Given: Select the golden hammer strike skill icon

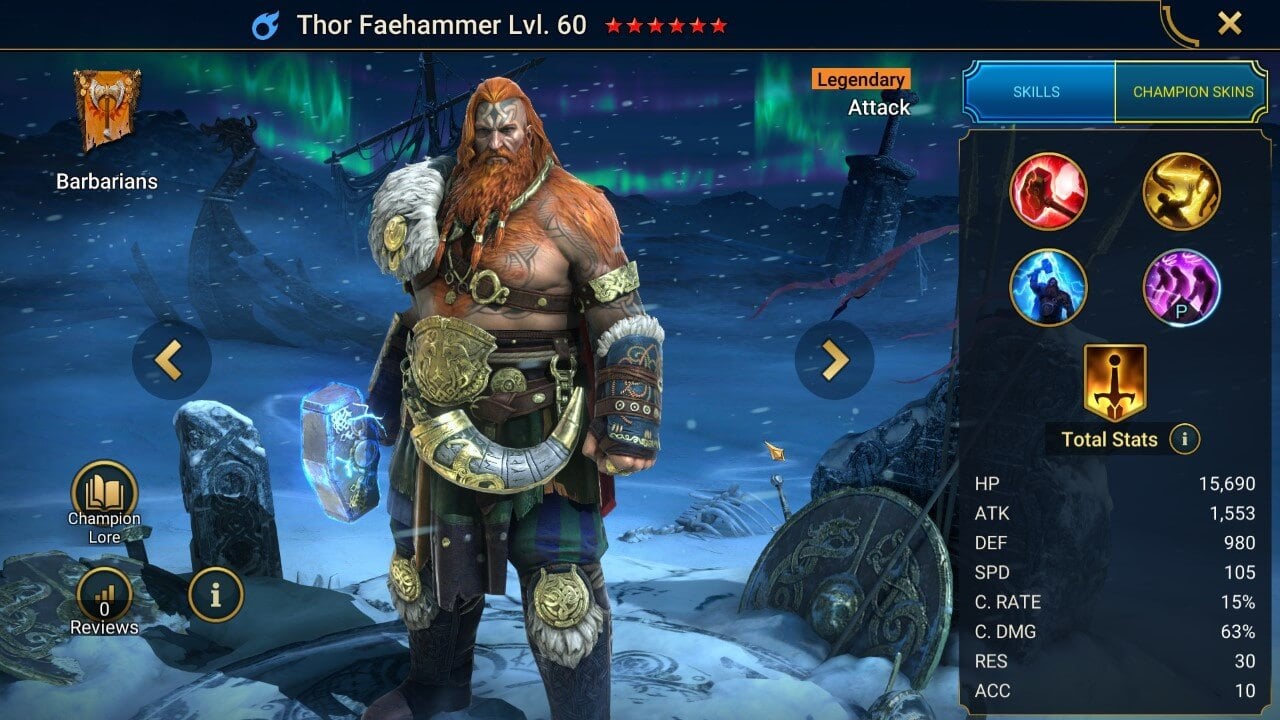Looking at the screenshot, I should tap(1182, 192).
